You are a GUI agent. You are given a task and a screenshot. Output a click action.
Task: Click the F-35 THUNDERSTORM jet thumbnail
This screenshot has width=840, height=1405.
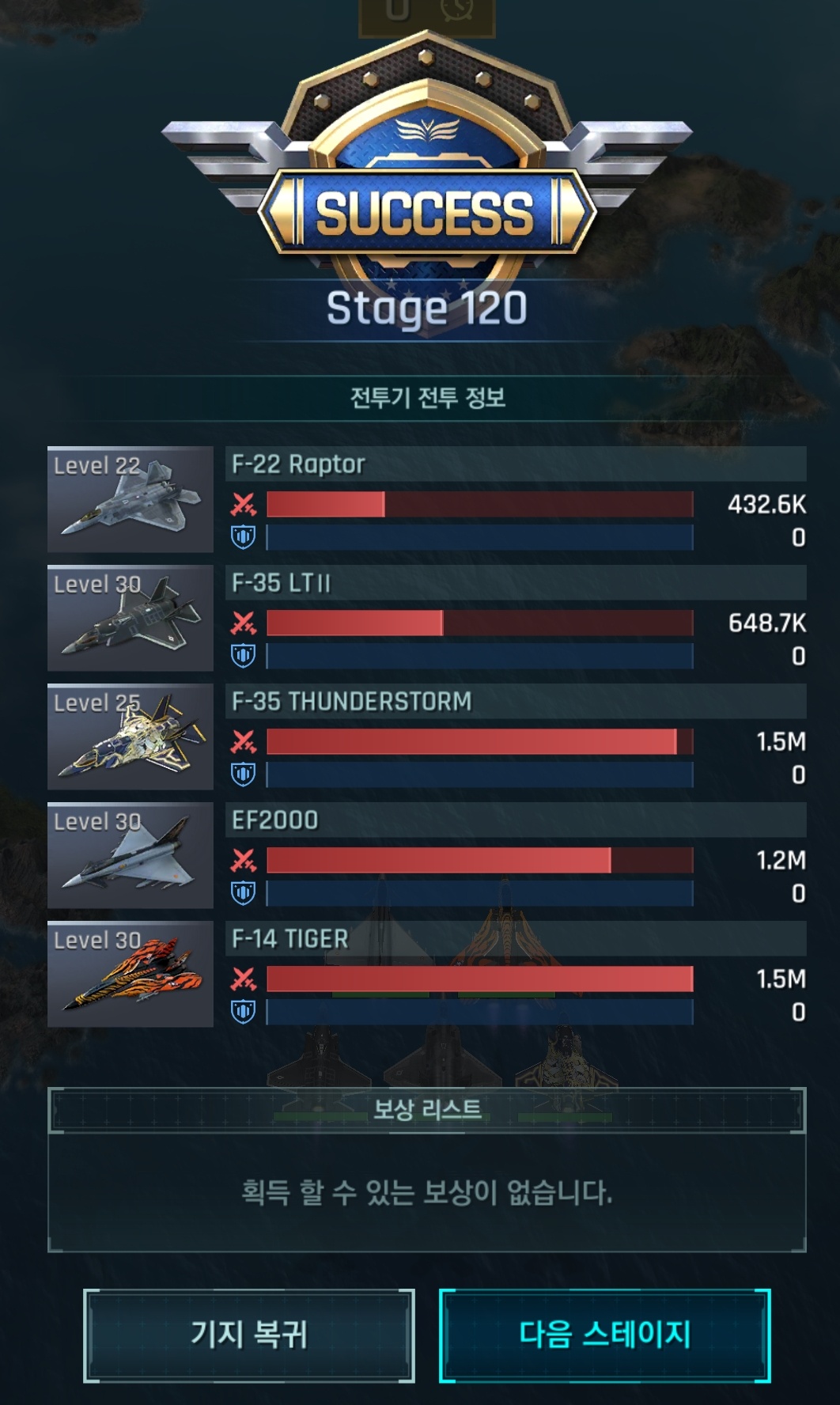point(131,737)
